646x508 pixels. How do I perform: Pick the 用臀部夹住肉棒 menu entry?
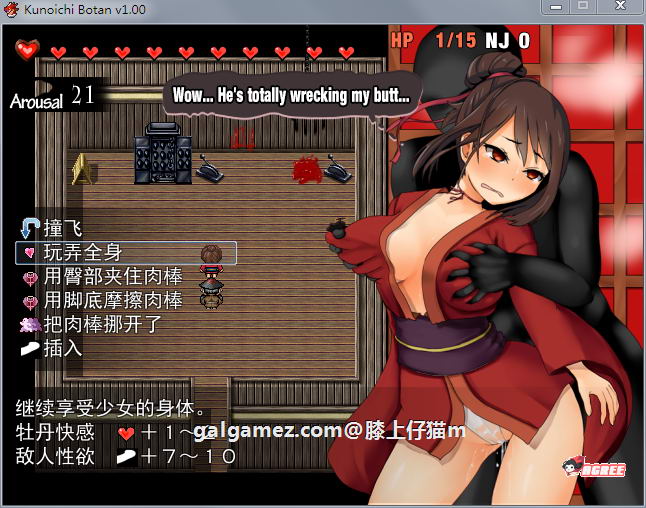[x=112, y=276]
